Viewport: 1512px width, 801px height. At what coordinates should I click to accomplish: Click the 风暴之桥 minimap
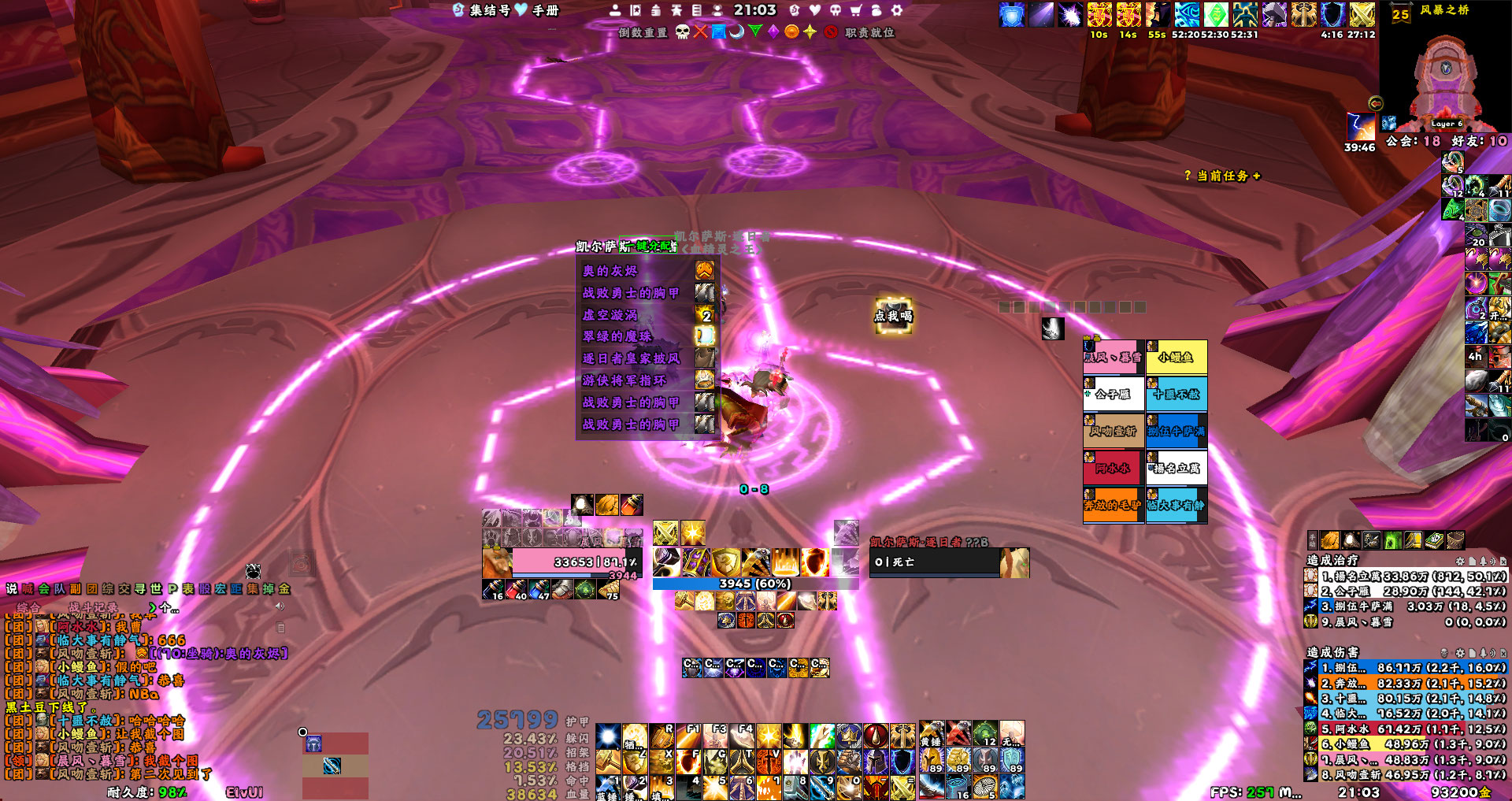[x=1445, y=75]
